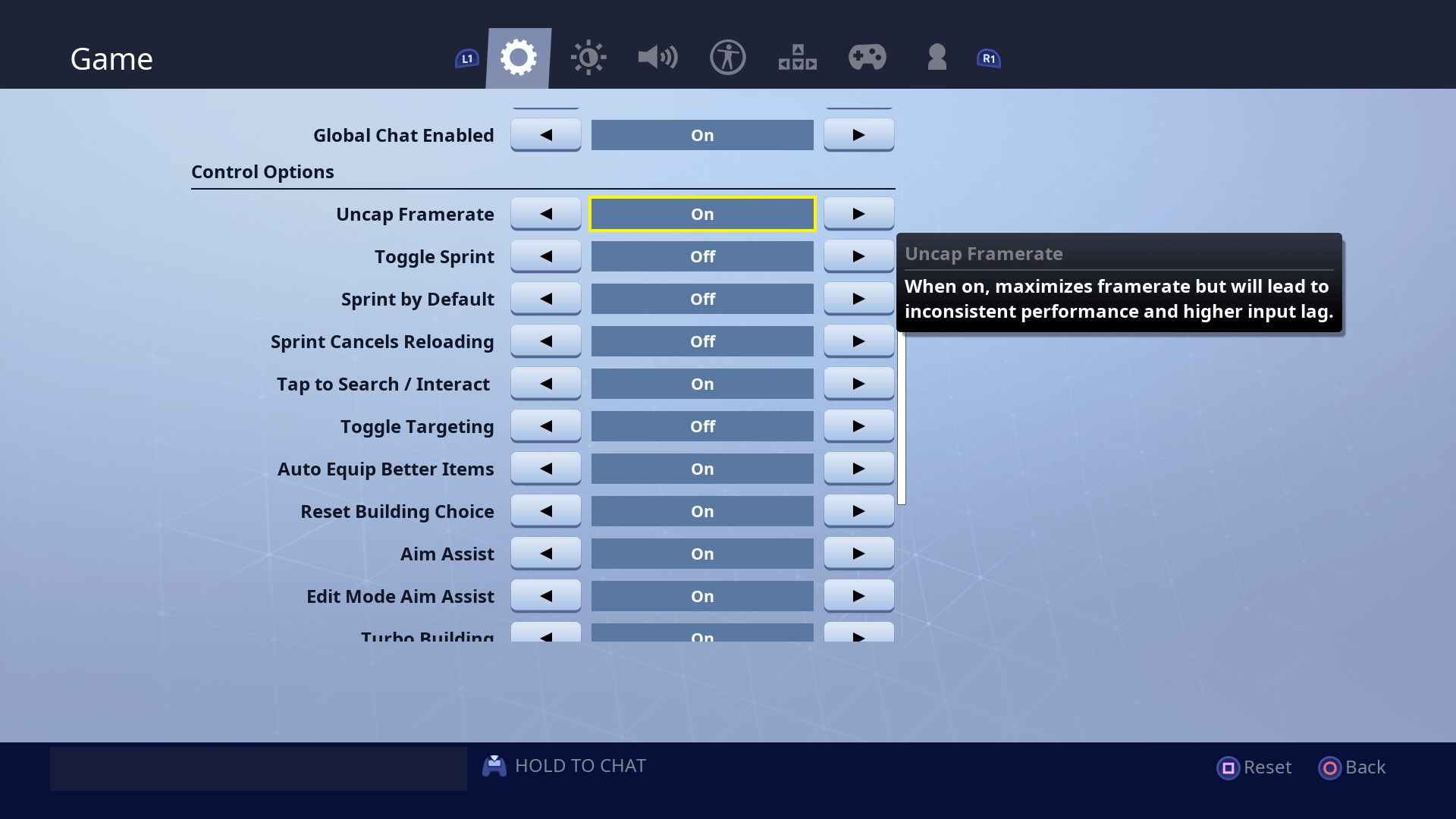1456x819 pixels.
Task: Select the accessibility settings tab
Action: pos(727,57)
